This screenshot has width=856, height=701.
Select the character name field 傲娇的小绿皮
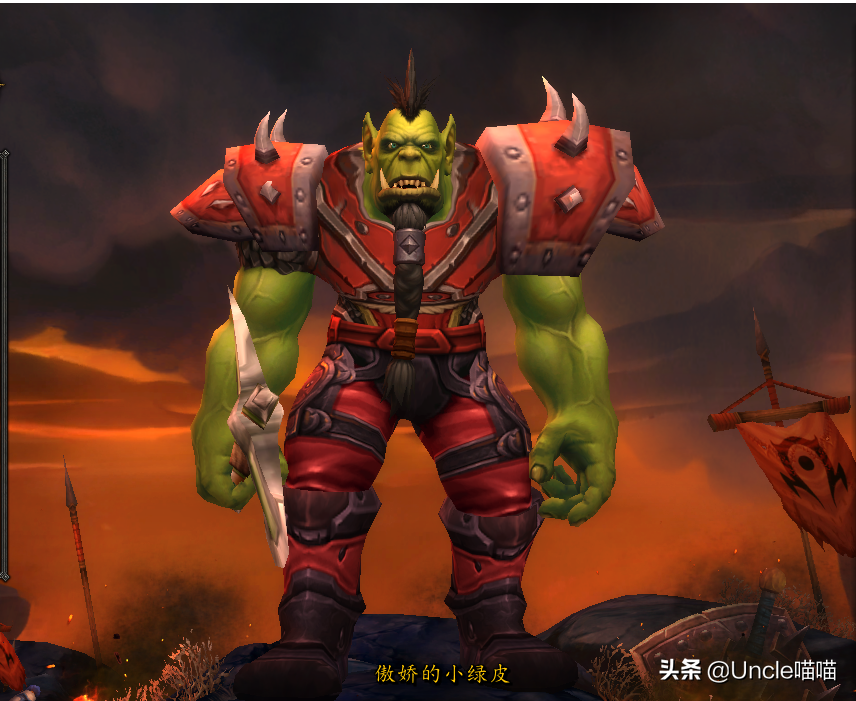[442, 673]
